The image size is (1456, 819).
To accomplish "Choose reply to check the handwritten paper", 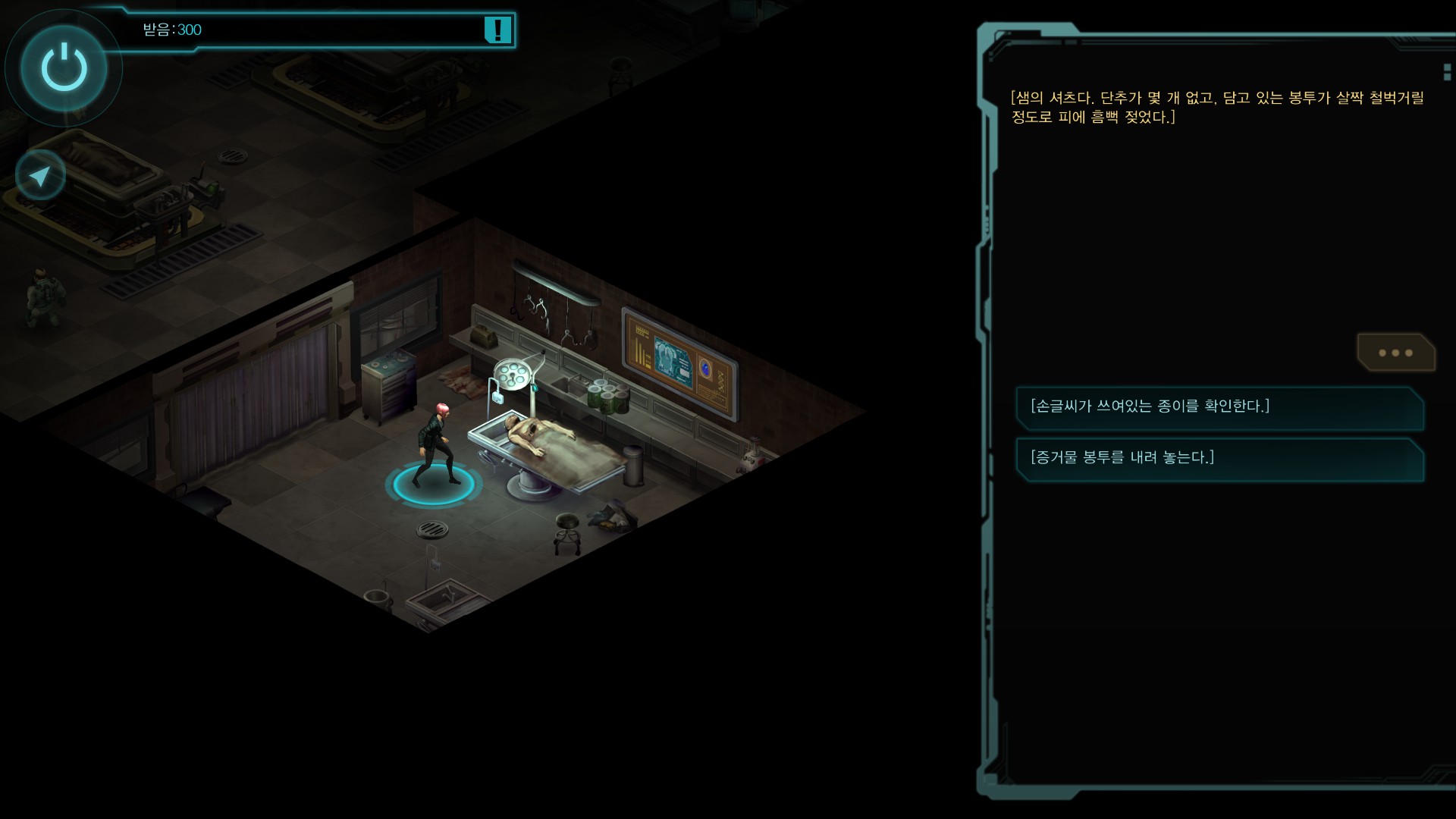I will [x=1219, y=407].
